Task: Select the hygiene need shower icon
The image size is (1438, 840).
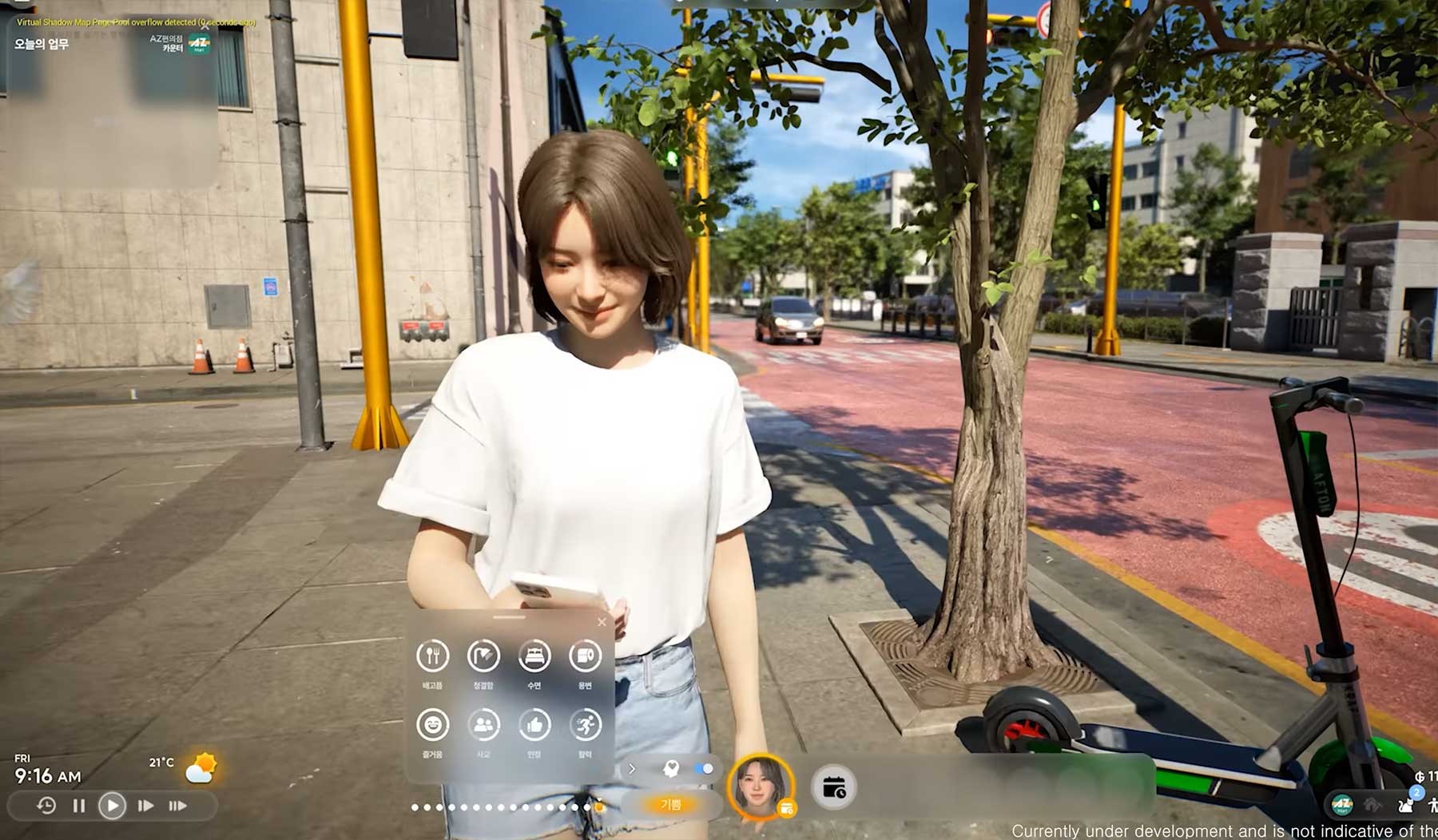Action: click(483, 656)
